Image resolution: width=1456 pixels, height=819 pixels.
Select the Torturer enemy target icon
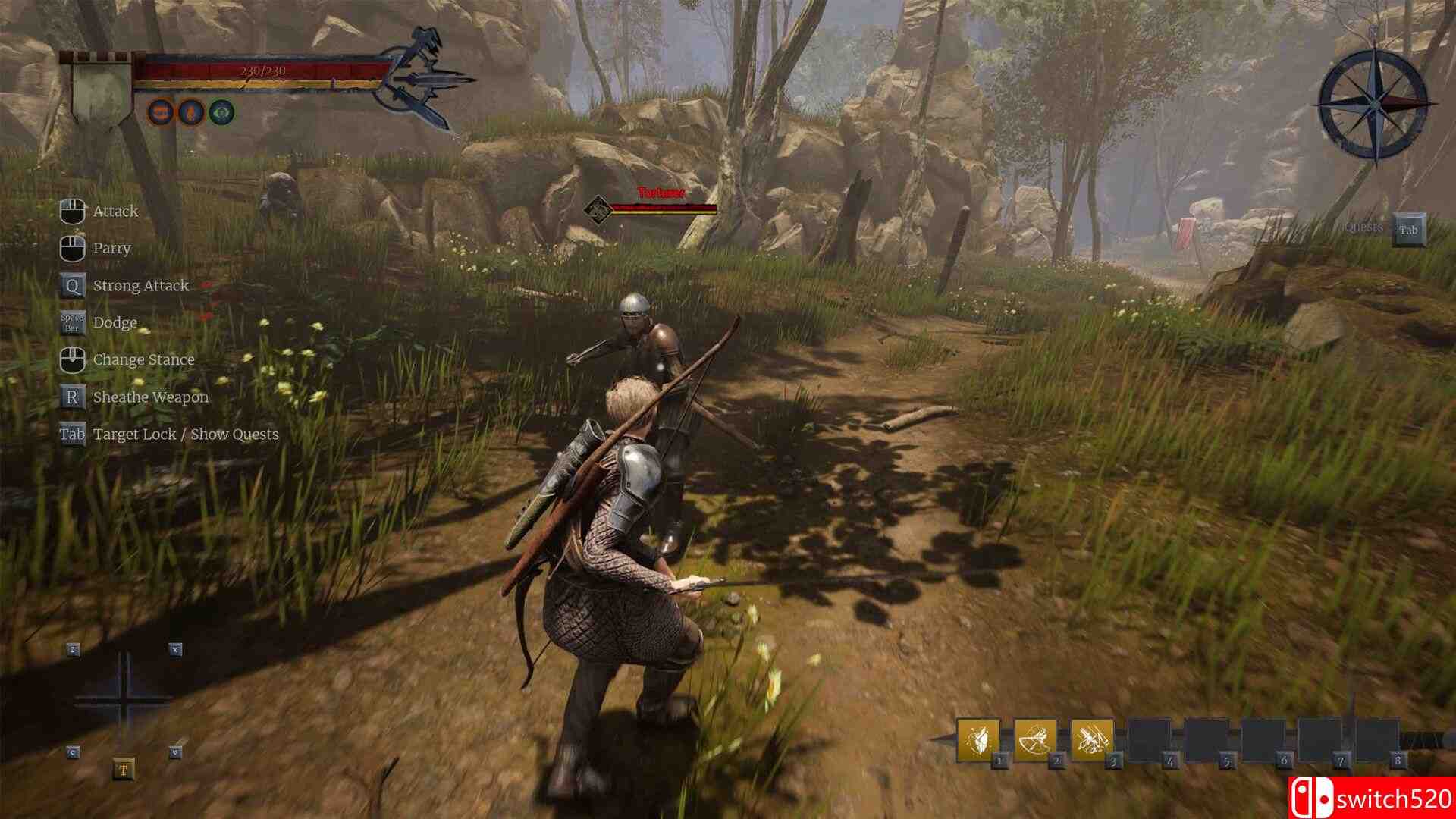(x=598, y=209)
